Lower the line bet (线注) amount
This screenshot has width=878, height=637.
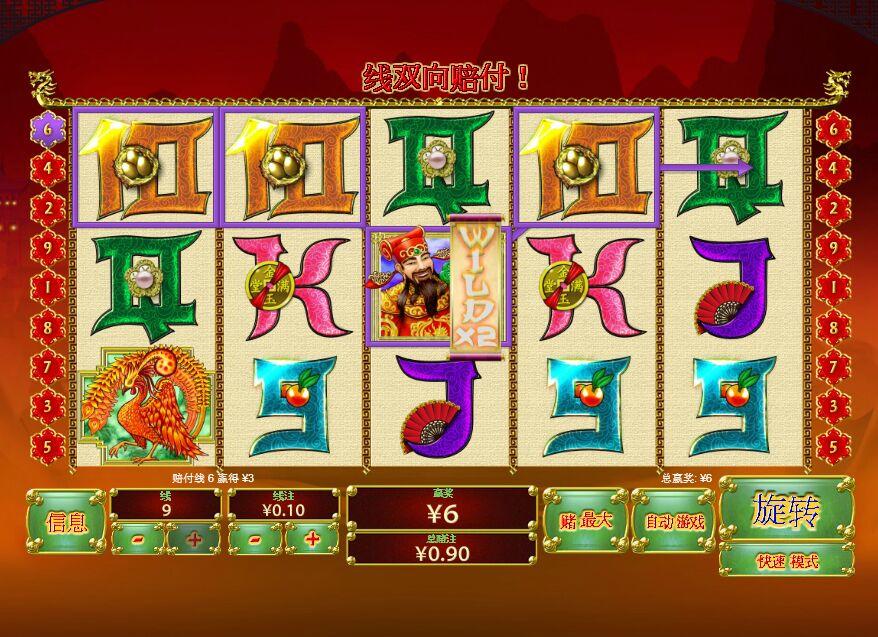coord(256,540)
